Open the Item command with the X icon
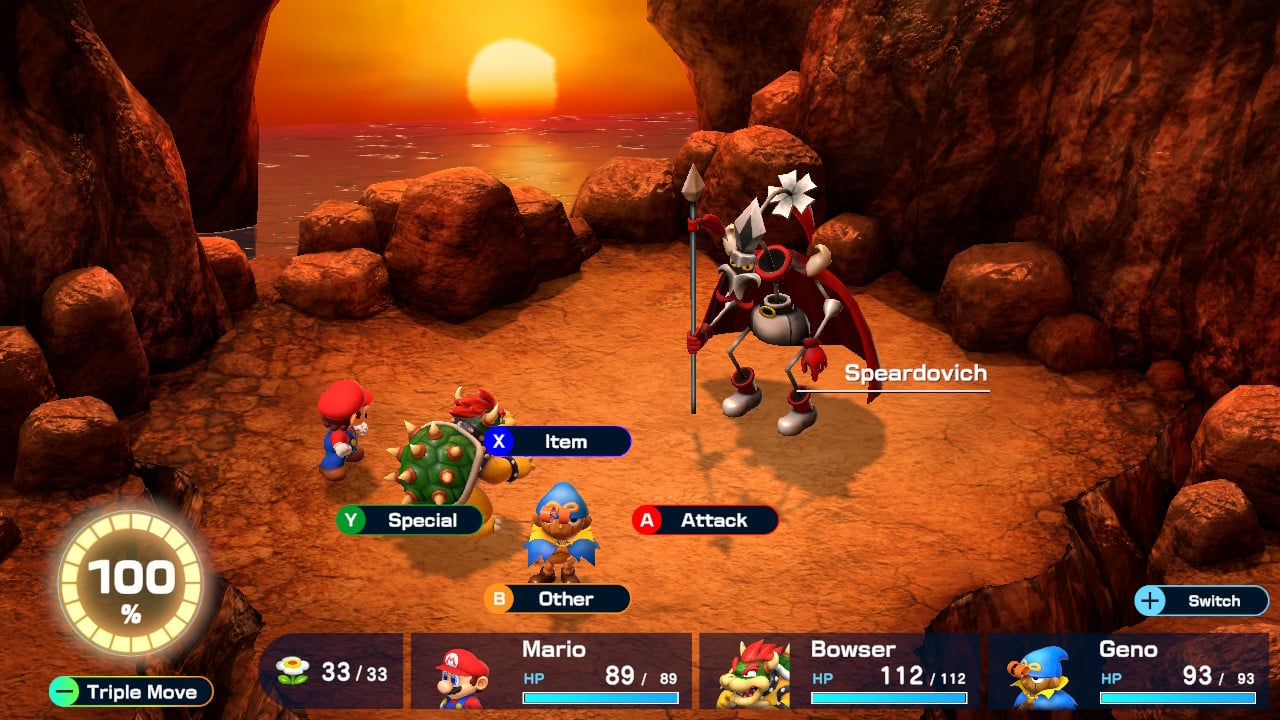Image resolution: width=1280 pixels, height=720 pixels. (x=500, y=441)
